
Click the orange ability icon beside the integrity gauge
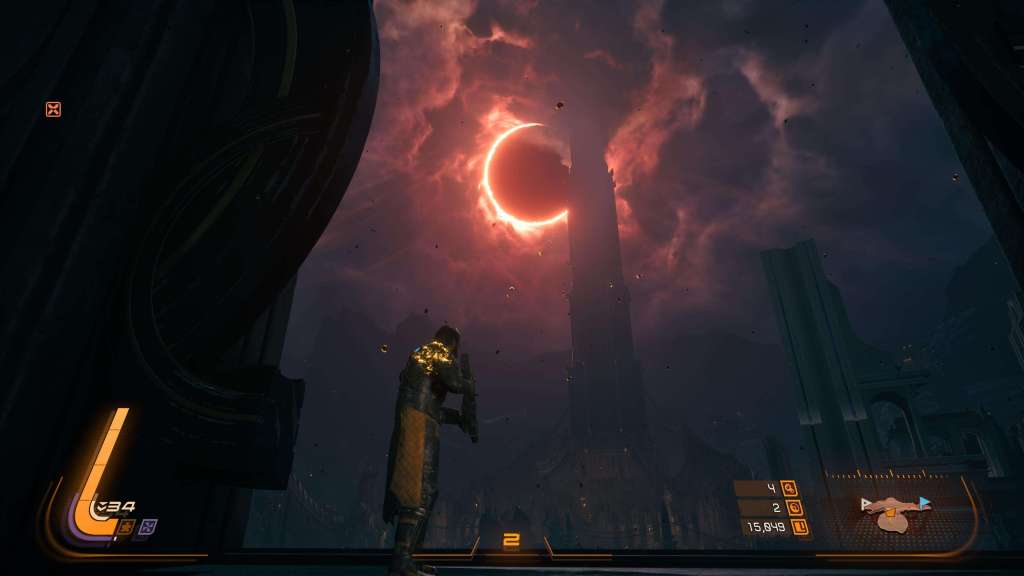[128, 525]
